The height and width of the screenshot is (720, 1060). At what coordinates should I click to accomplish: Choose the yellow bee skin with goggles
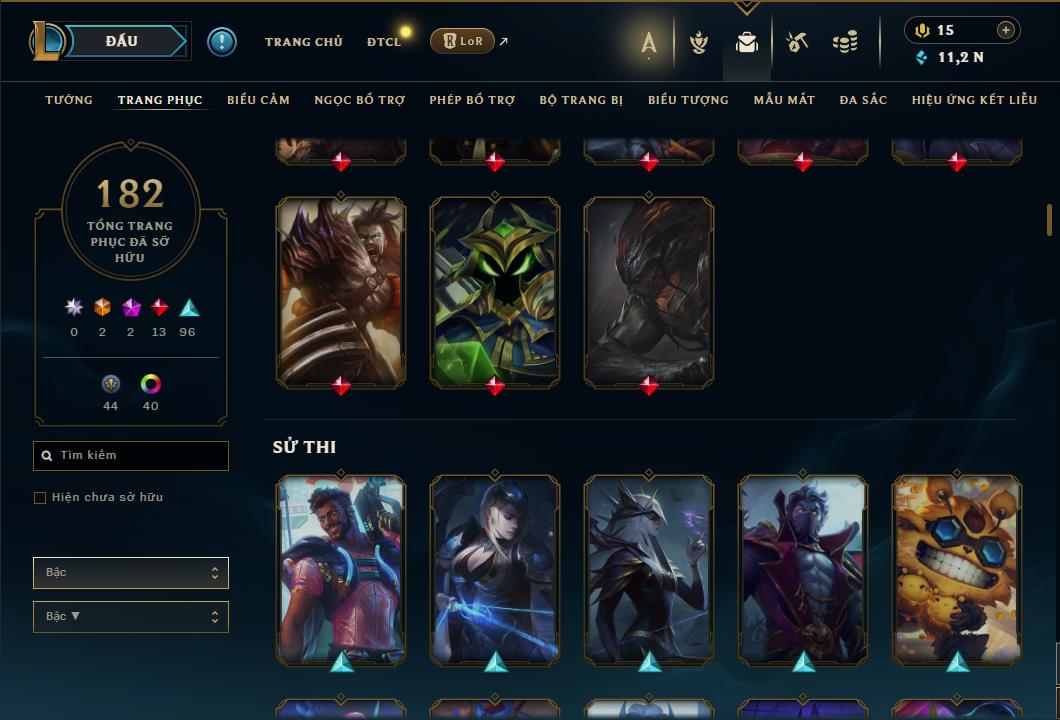click(x=957, y=569)
